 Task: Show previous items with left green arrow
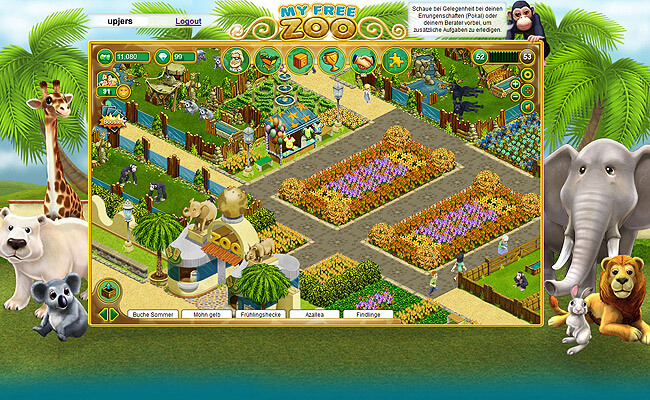(103, 314)
